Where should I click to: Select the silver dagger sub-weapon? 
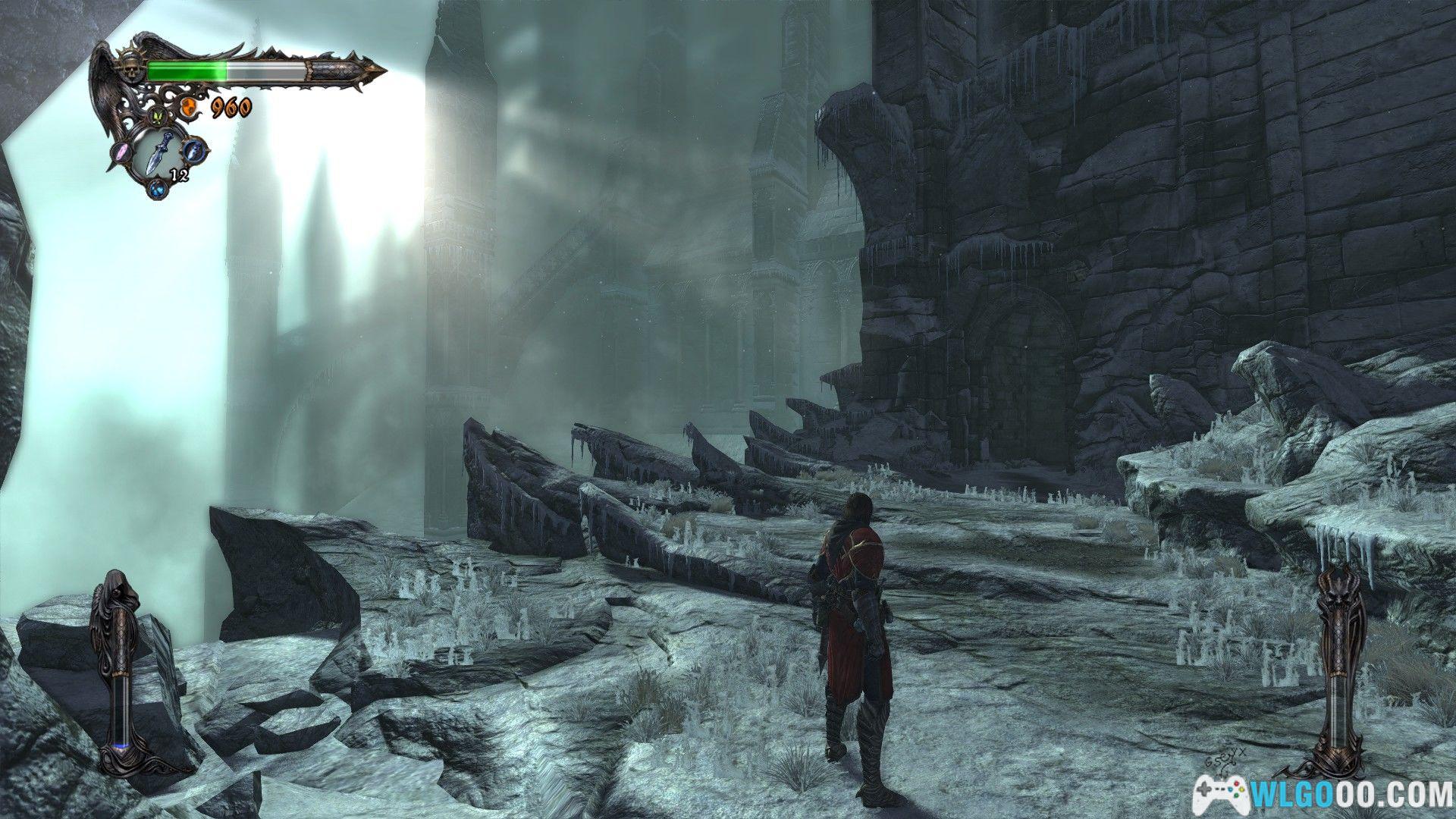(x=161, y=152)
